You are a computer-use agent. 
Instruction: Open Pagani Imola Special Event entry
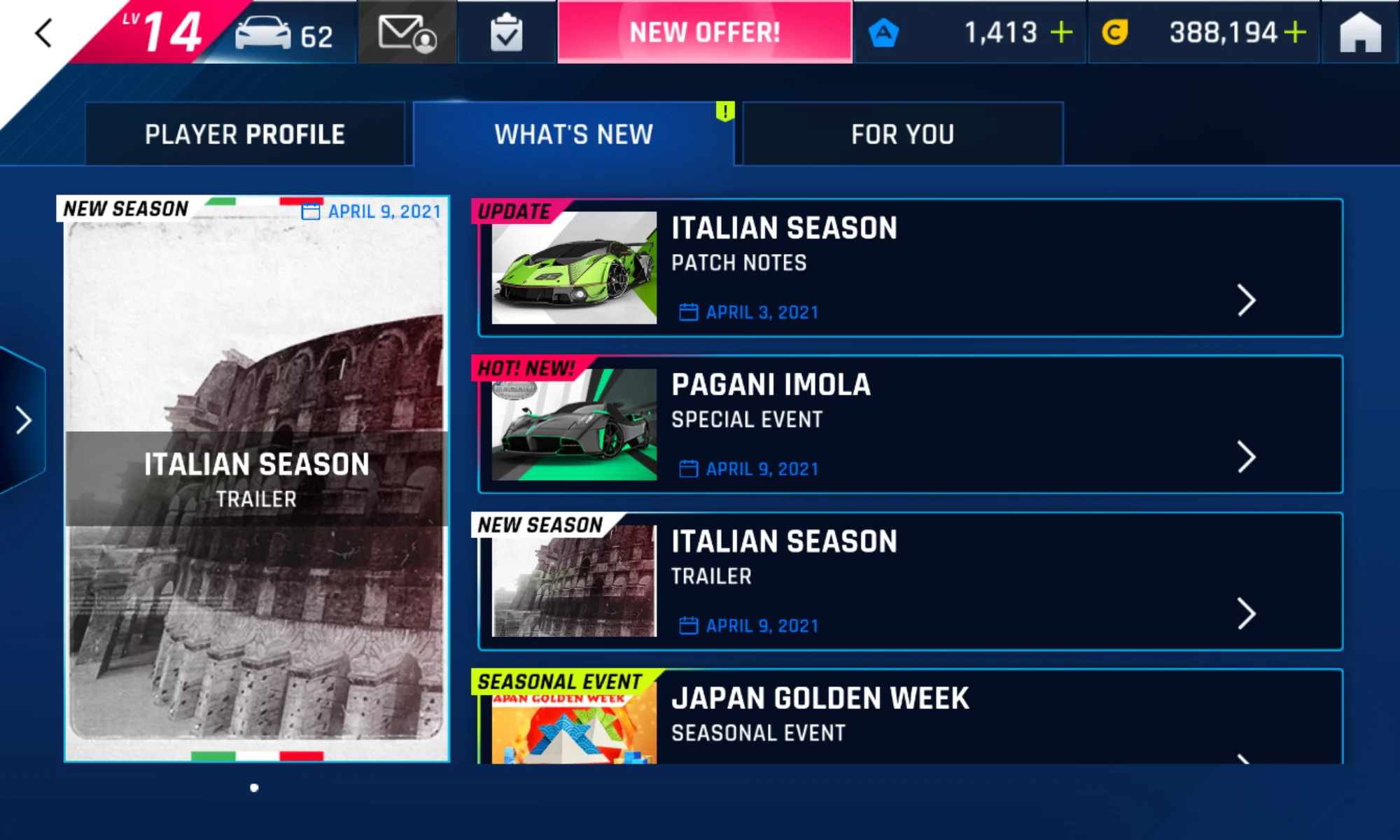910,425
